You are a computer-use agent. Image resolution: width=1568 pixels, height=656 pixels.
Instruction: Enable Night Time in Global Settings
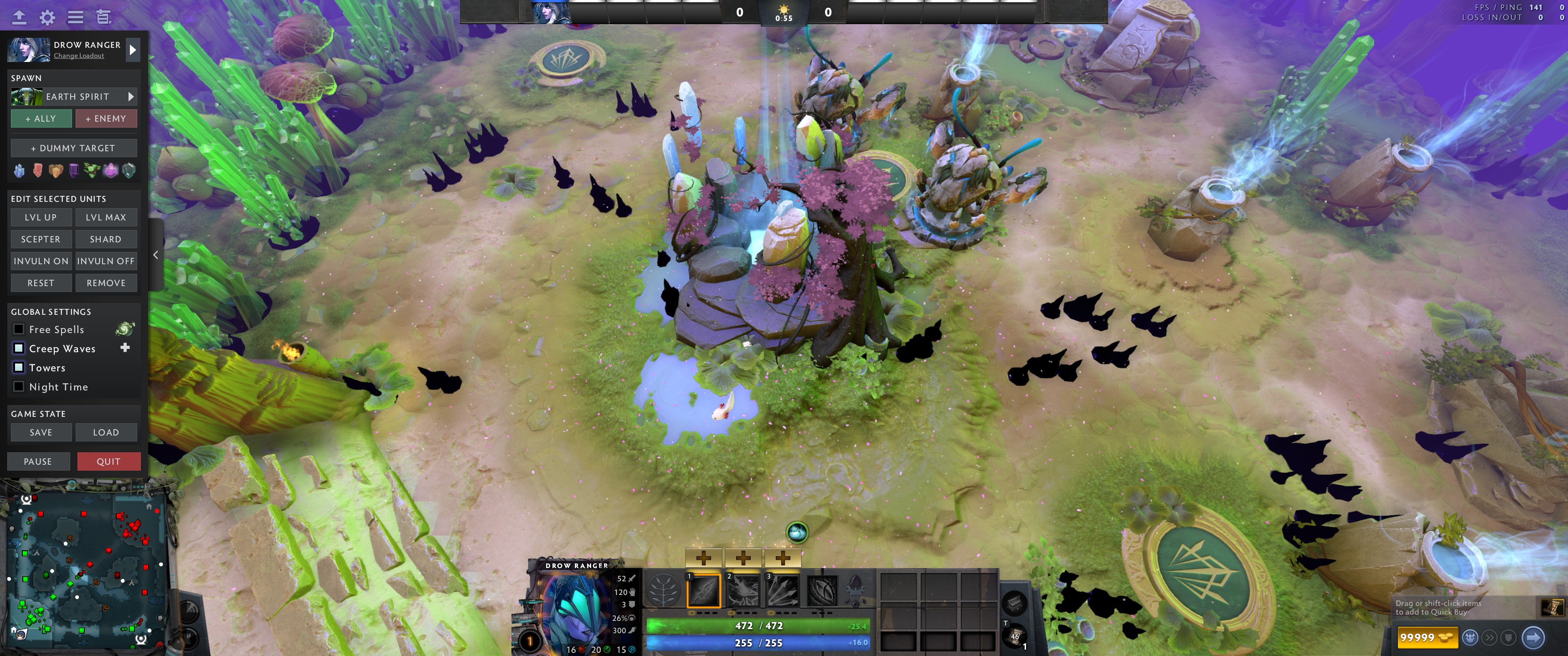[x=18, y=386]
